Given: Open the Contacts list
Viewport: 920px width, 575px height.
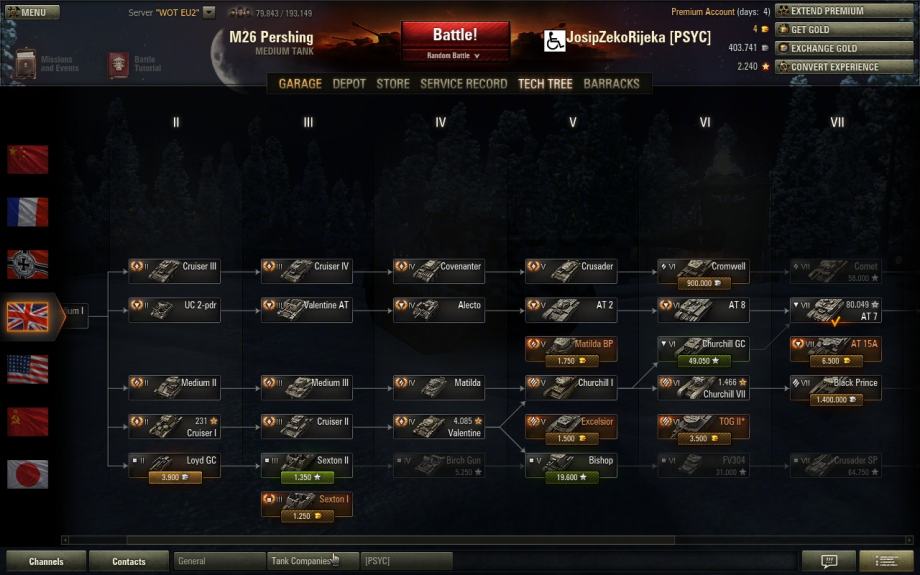Looking at the screenshot, I should click(129, 561).
